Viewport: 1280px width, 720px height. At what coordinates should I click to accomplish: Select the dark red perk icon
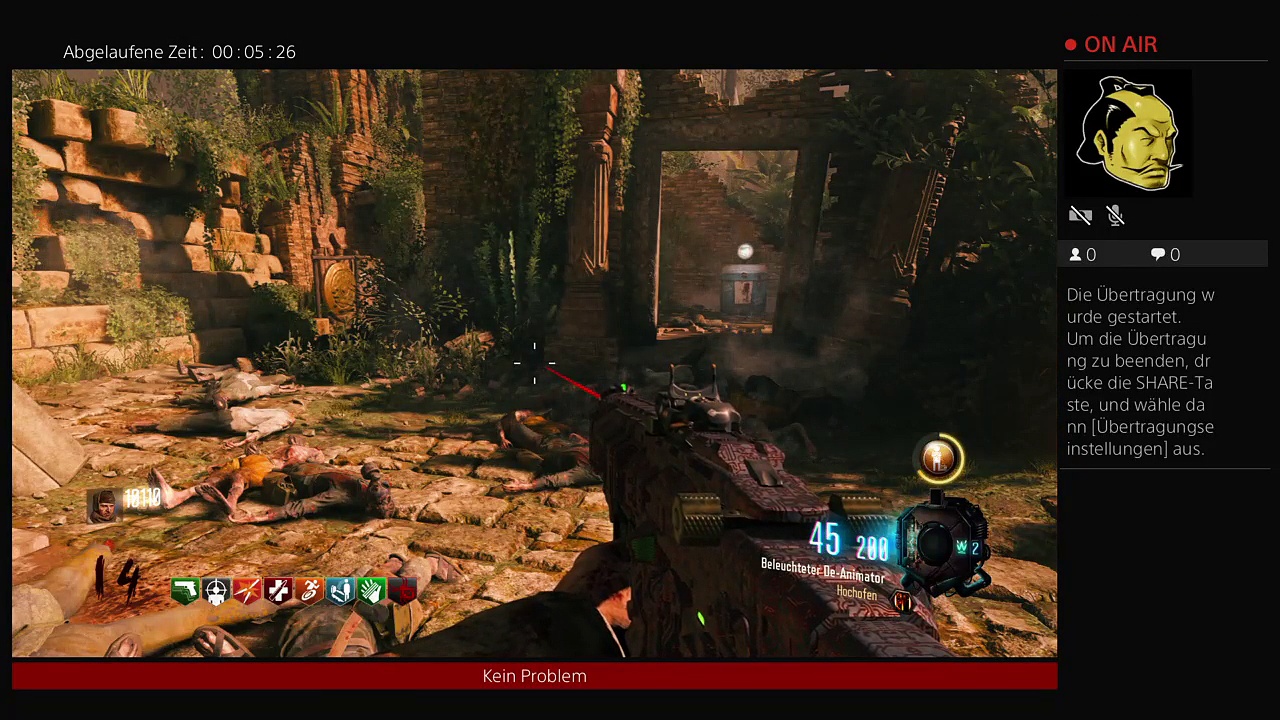402,591
